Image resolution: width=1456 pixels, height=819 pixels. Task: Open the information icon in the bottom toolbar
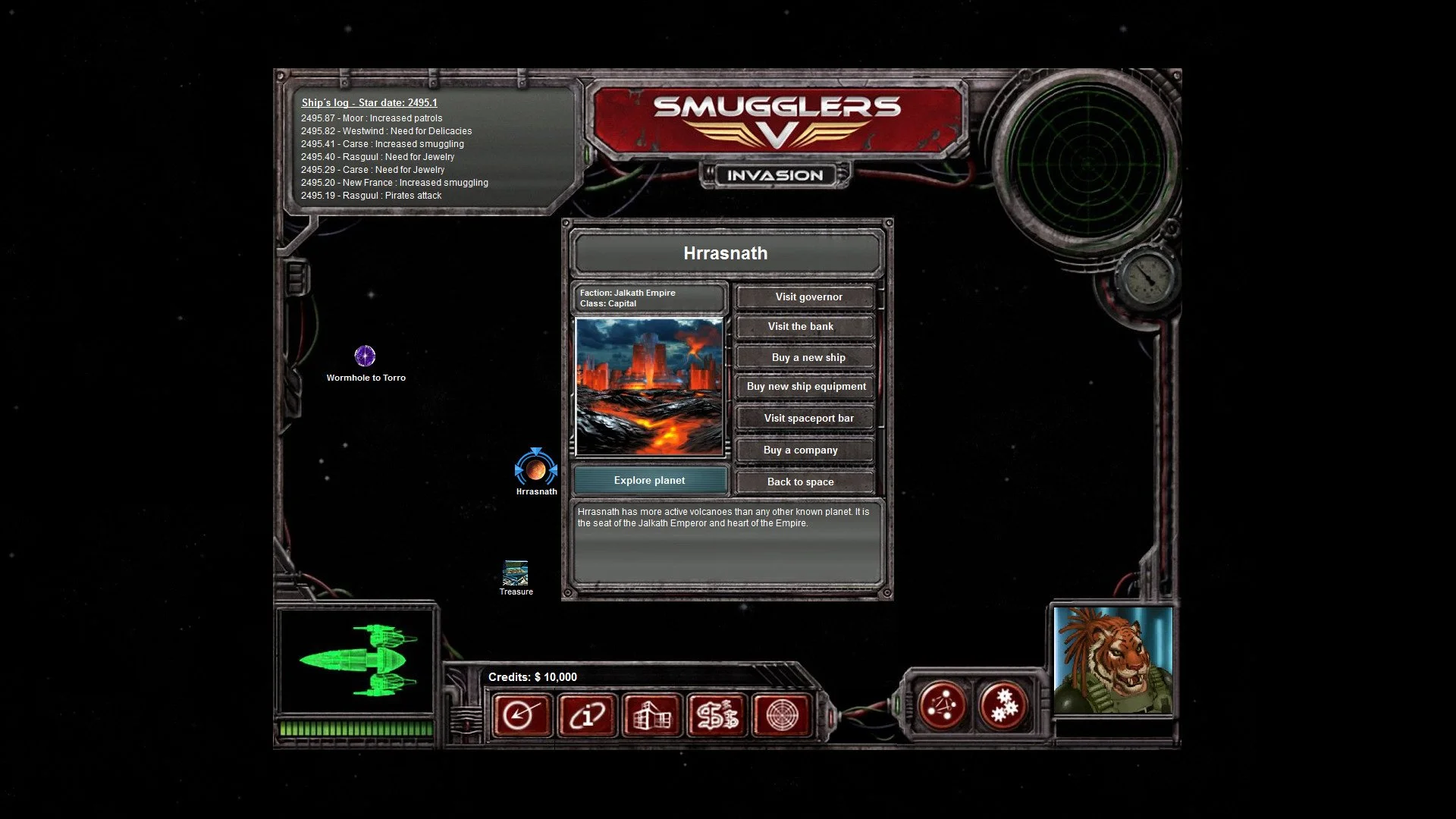(585, 715)
